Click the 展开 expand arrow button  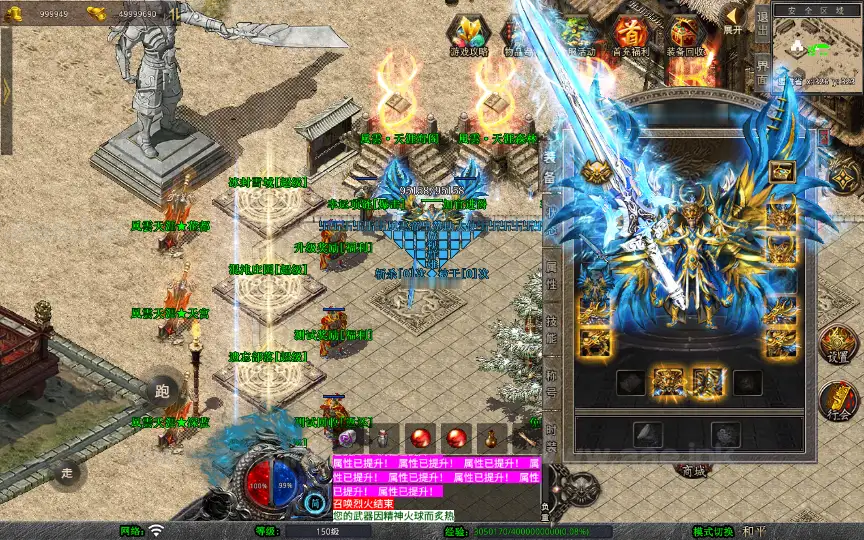tap(734, 20)
